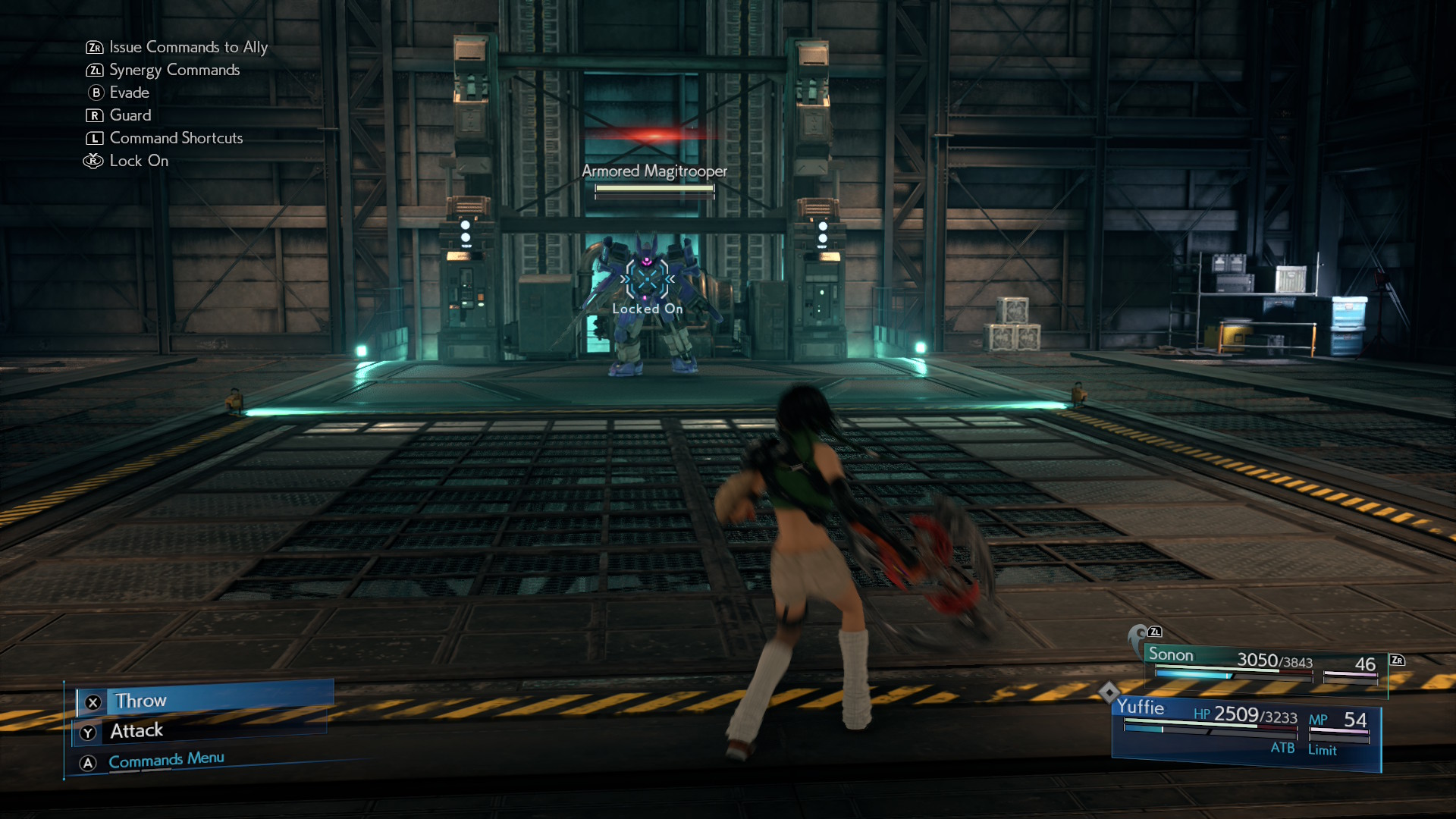Image resolution: width=1456 pixels, height=819 pixels.
Task: Expand the ZR tab on Sonon's status panel
Action: tap(1398, 661)
